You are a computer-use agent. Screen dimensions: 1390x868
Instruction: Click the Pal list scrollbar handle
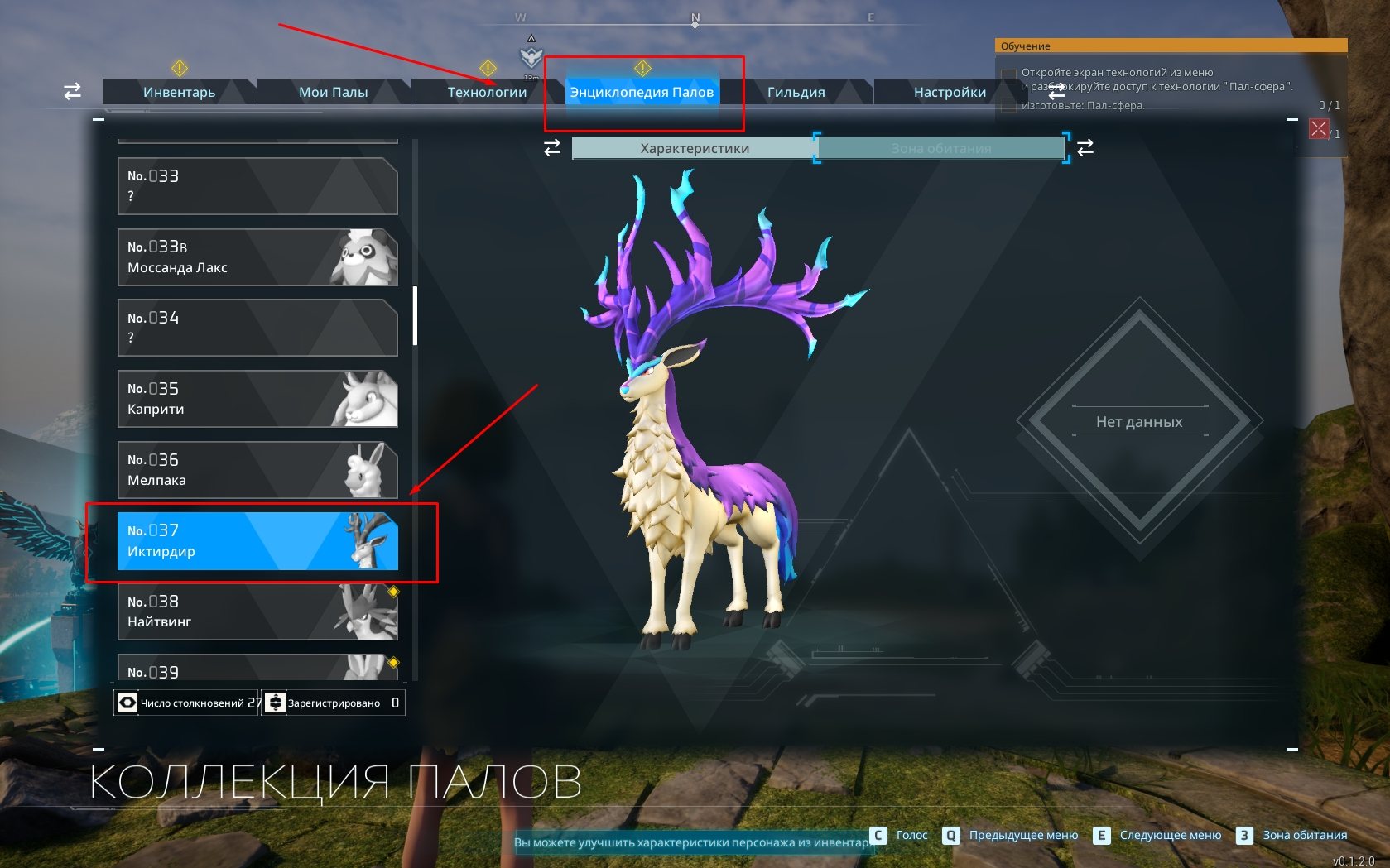[415, 315]
